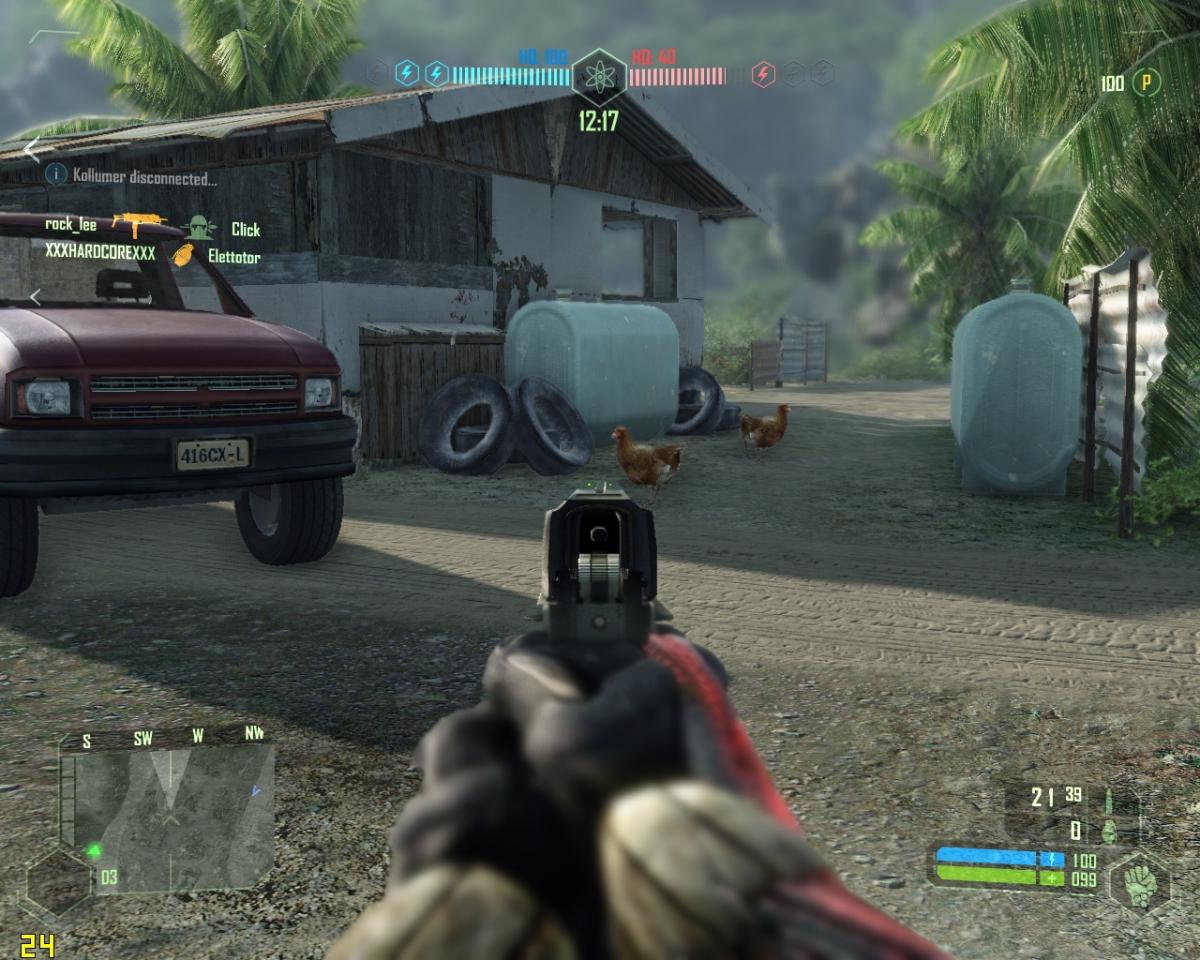Click the rock_lee kill feed entry
Screen dimensions: 1200x960
click(x=71, y=225)
